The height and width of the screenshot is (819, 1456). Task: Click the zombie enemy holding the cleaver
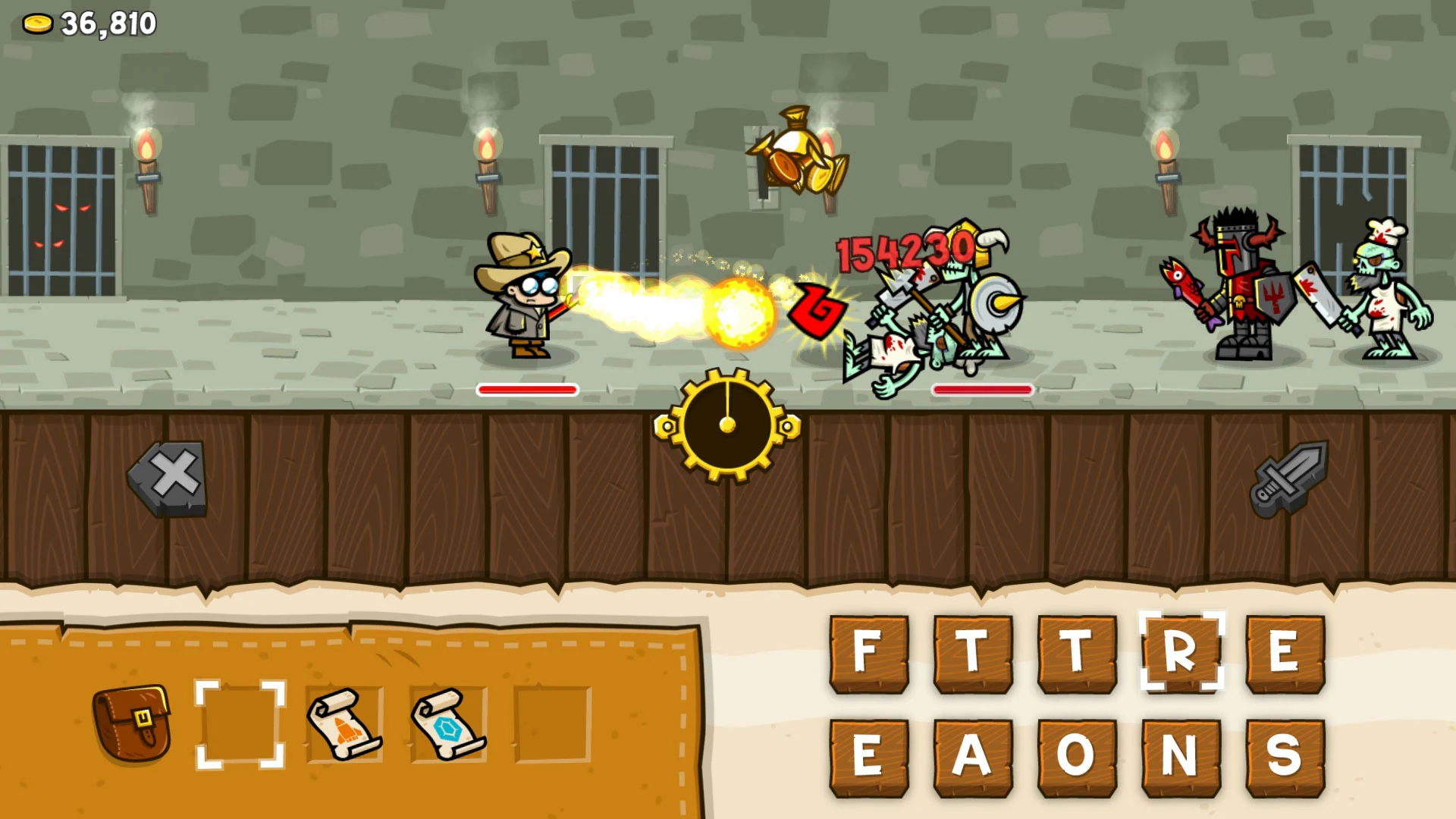point(1388,303)
